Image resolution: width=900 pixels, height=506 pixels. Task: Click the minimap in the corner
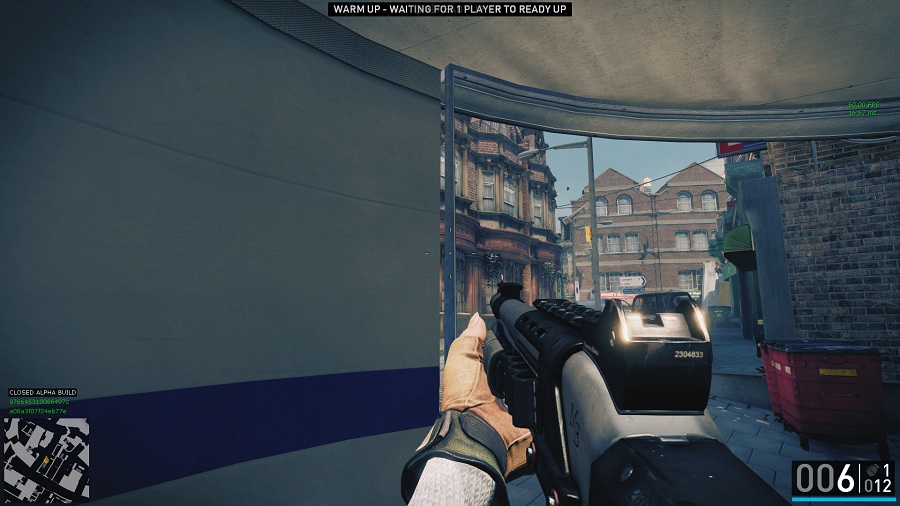pyautogui.click(x=46, y=458)
